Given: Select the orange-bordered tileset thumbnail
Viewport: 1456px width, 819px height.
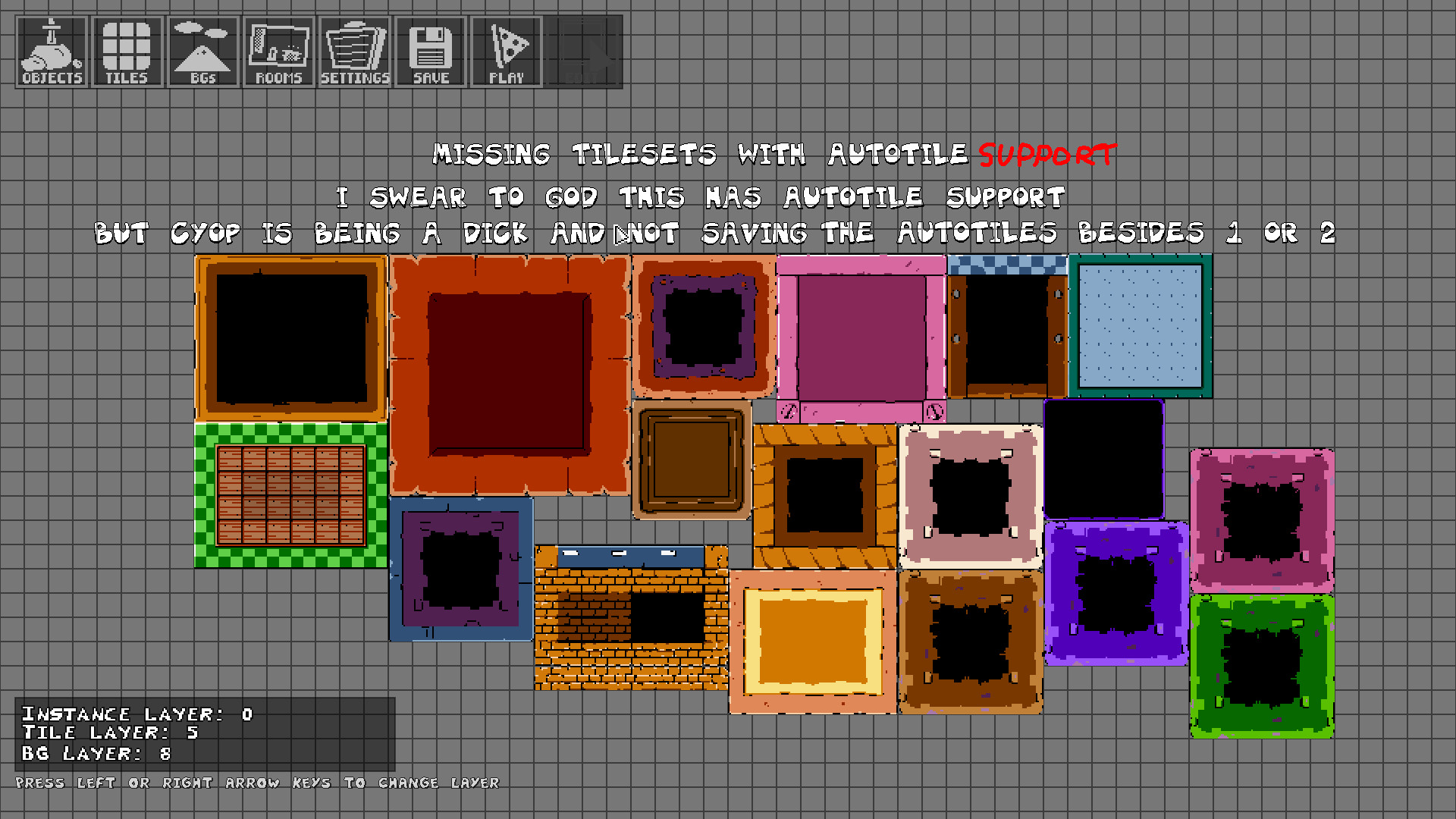Looking at the screenshot, I should click(290, 337).
